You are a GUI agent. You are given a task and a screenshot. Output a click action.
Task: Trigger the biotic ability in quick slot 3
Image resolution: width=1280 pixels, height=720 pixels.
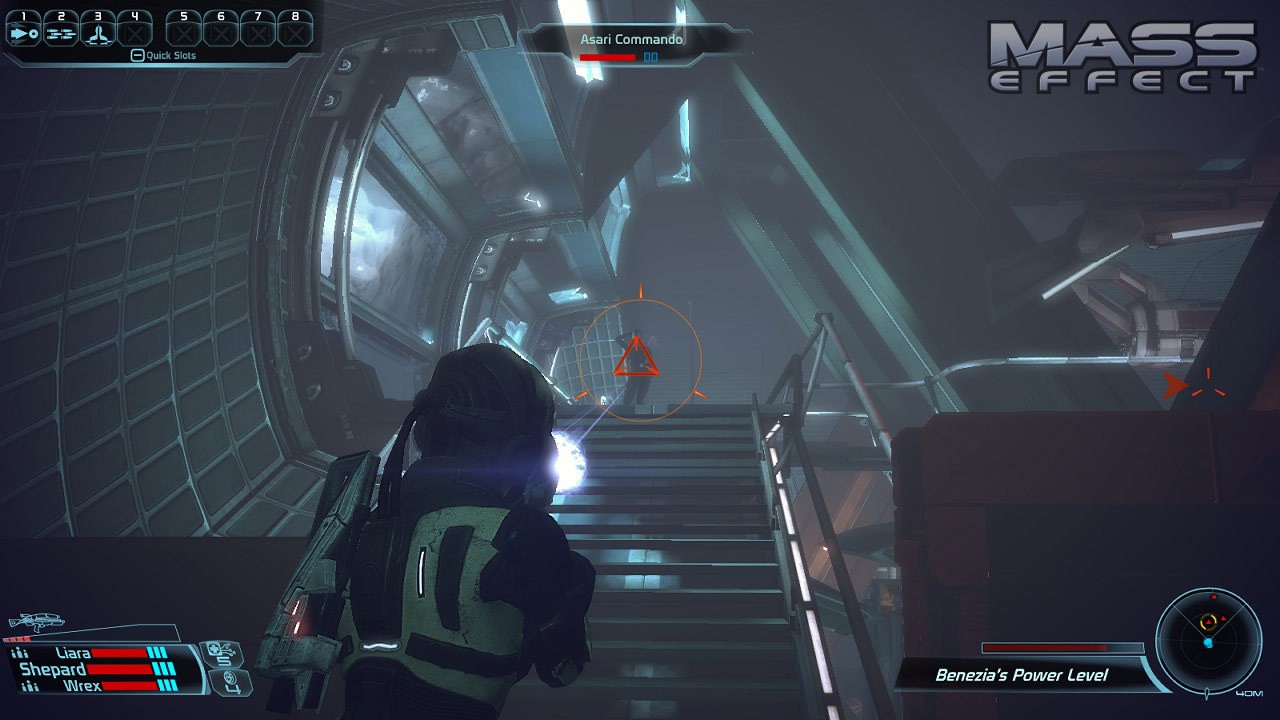tap(96, 32)
